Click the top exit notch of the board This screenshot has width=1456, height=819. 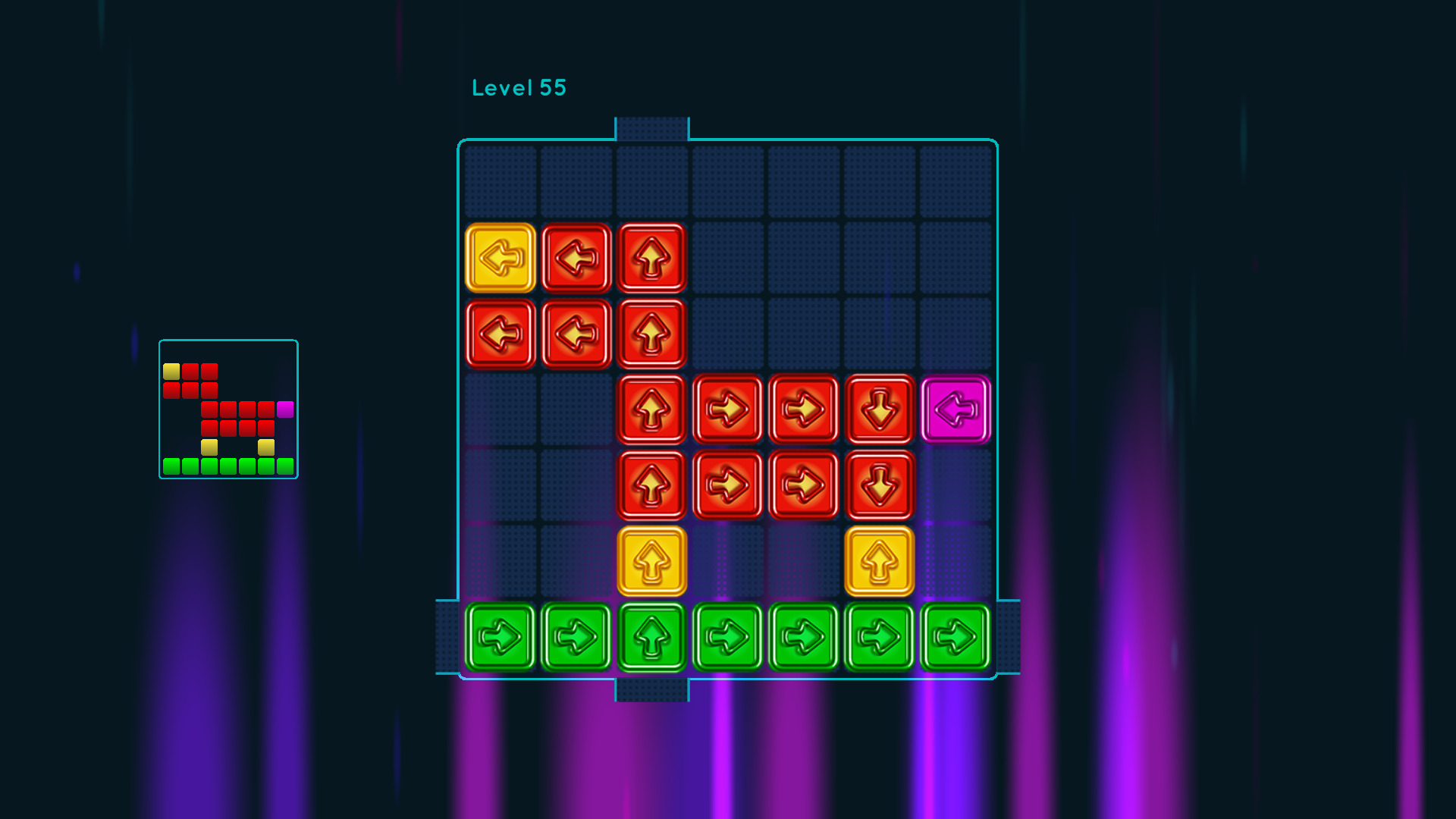pos(651,129)
